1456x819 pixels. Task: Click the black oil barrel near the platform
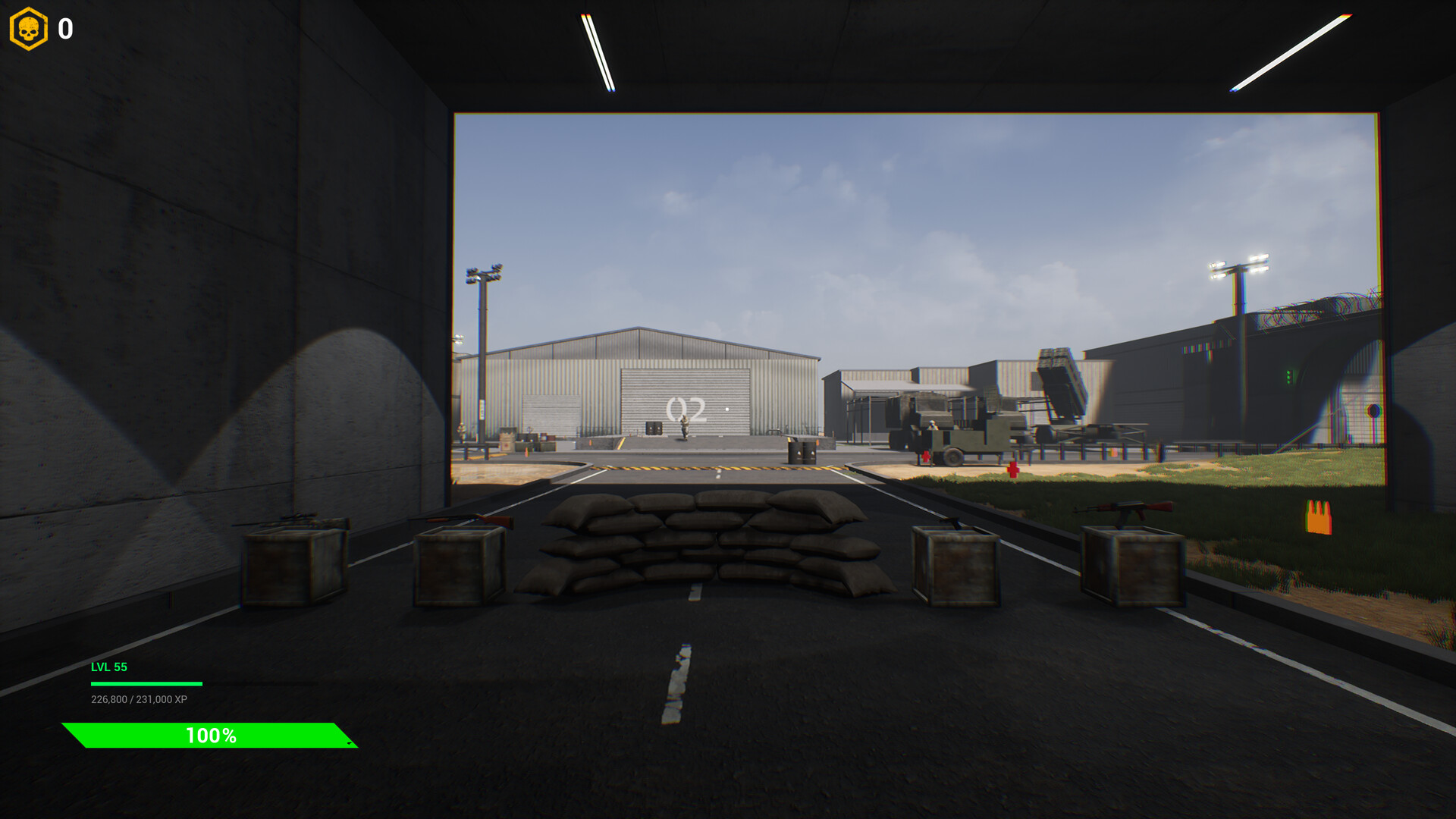click(802, 453)
